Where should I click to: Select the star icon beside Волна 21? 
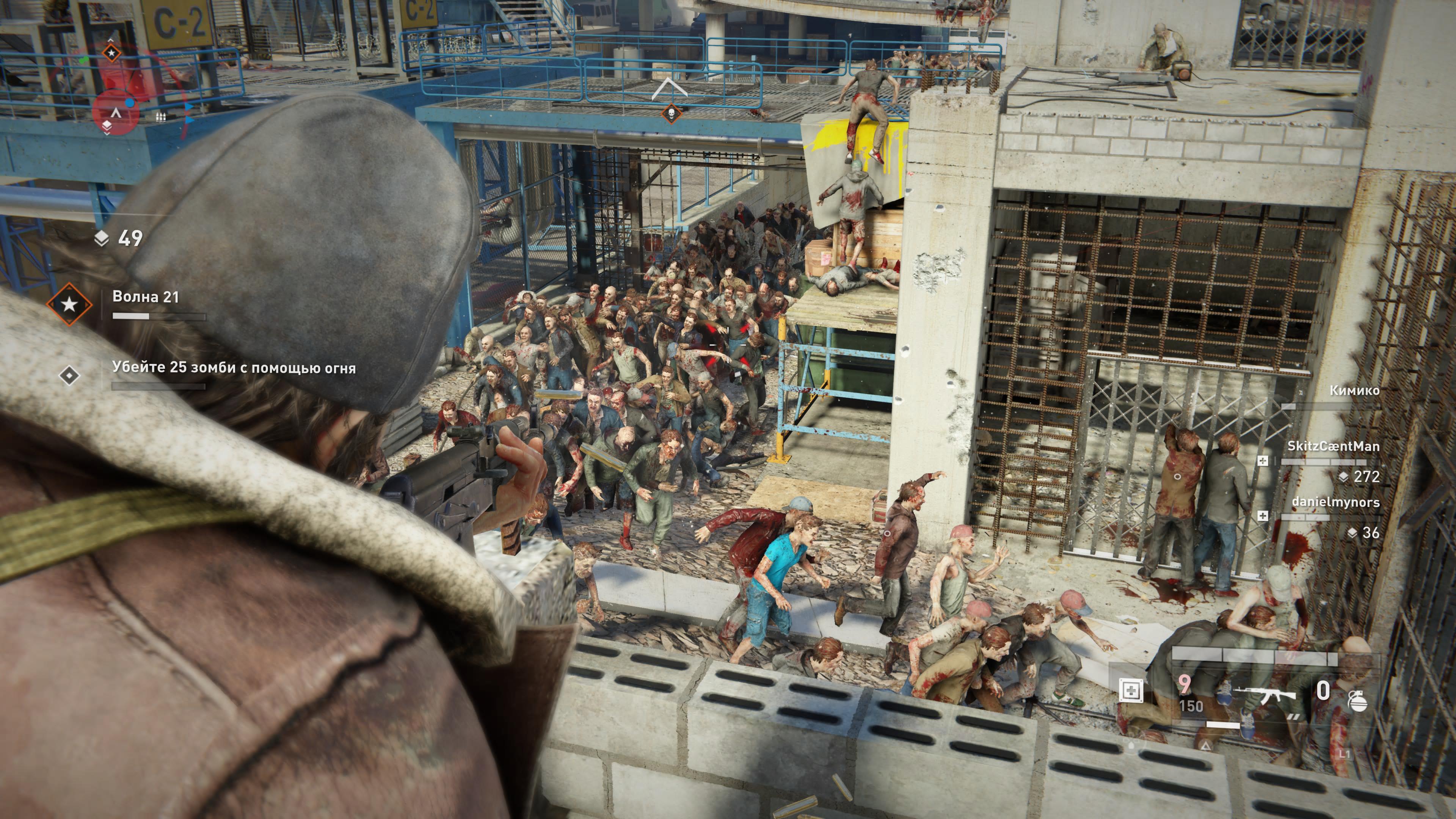(69, 304)
